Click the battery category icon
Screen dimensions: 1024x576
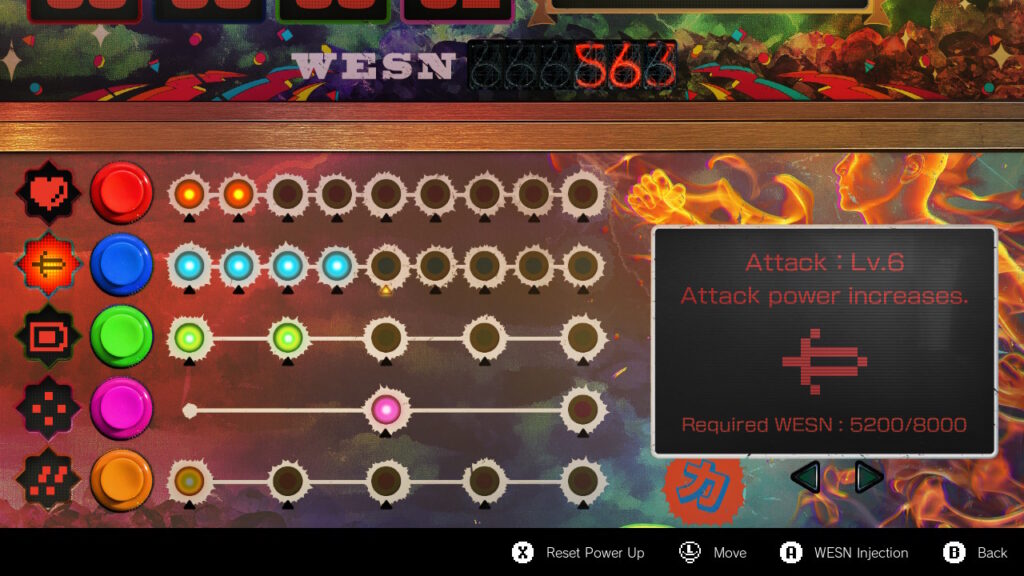coord(46,337)
